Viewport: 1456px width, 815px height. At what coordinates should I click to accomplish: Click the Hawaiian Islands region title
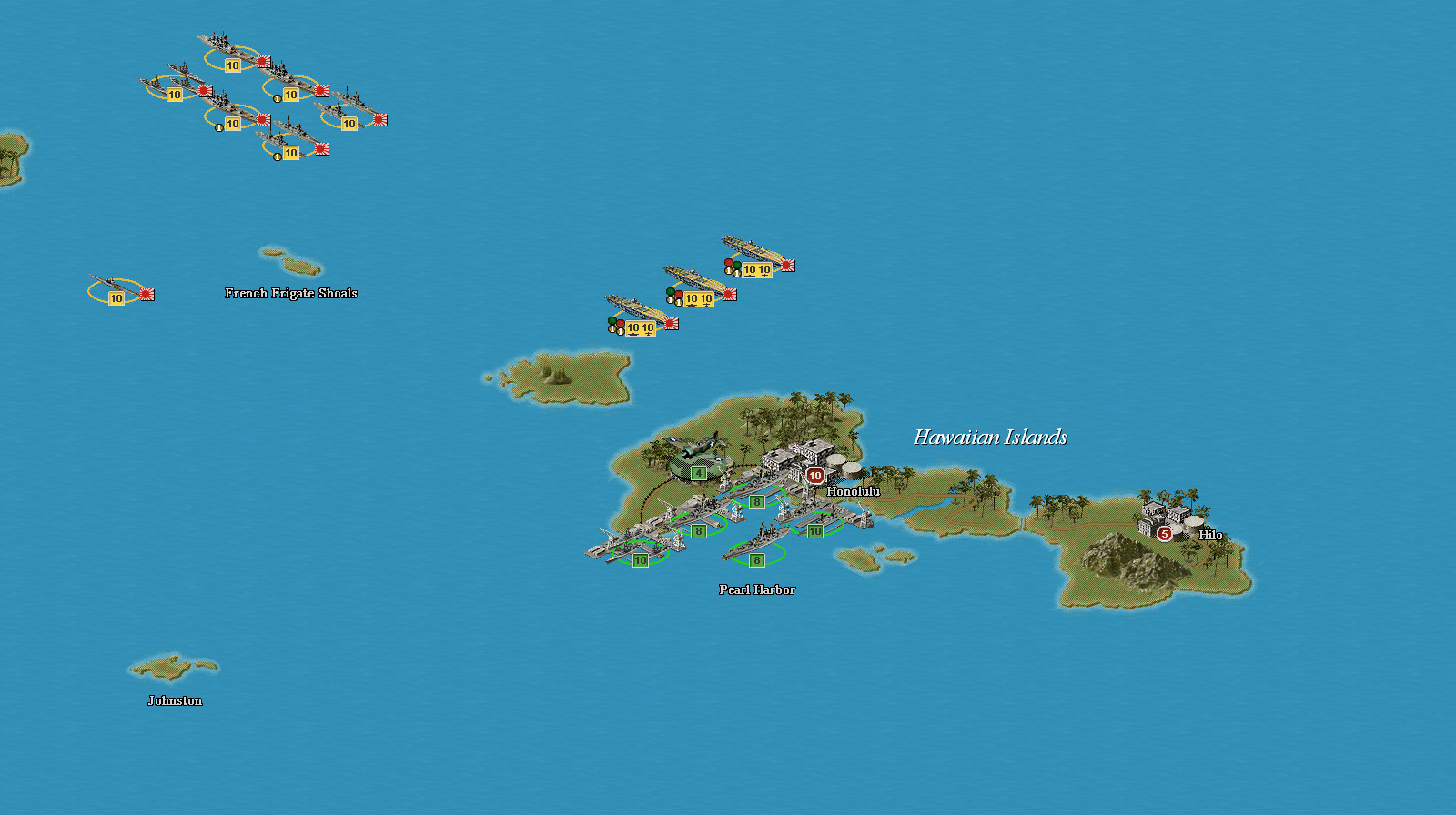tap(989, 437)
